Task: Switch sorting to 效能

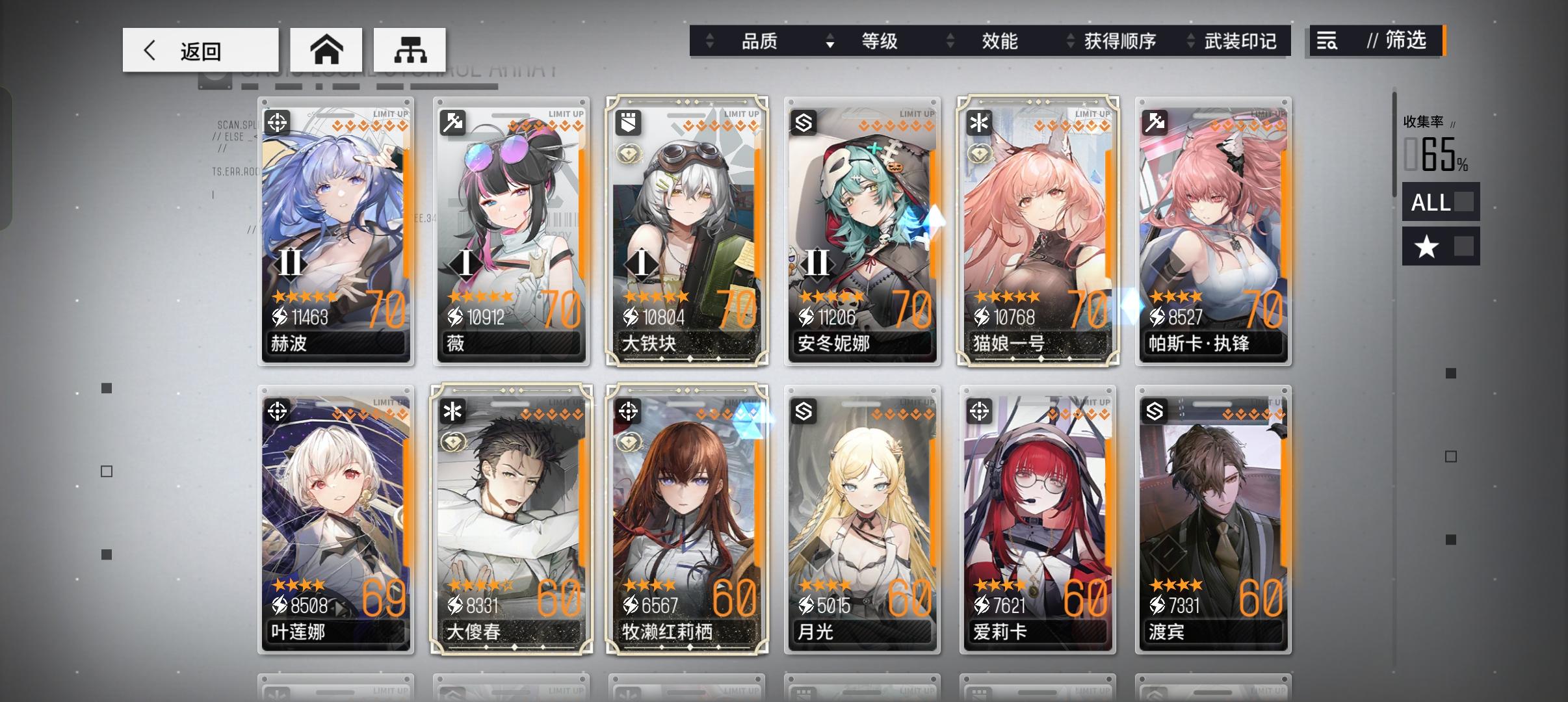Action: click(x=1000, y=41)
